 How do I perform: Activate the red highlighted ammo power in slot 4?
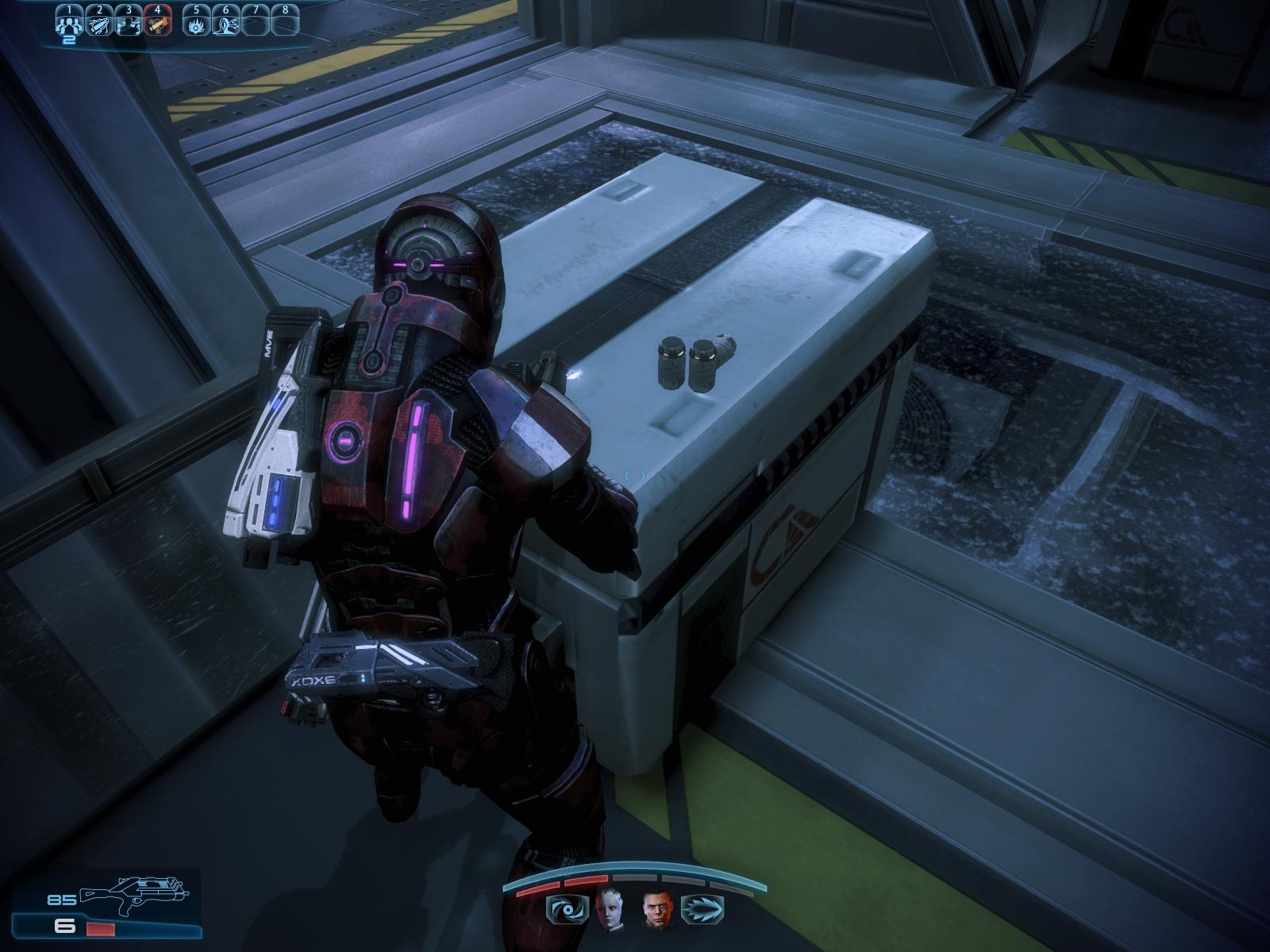(157, 25)
